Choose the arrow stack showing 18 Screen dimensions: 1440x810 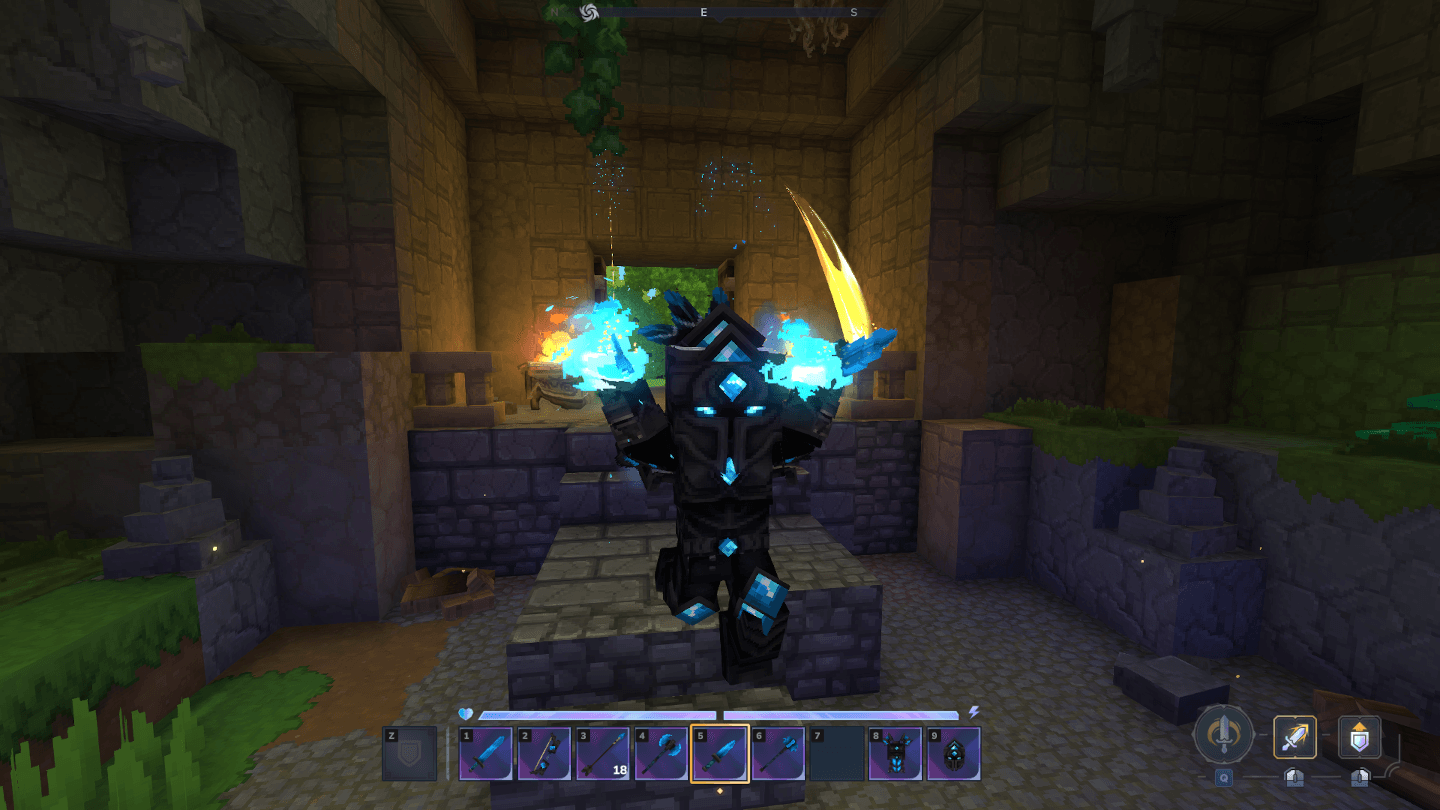603,754
